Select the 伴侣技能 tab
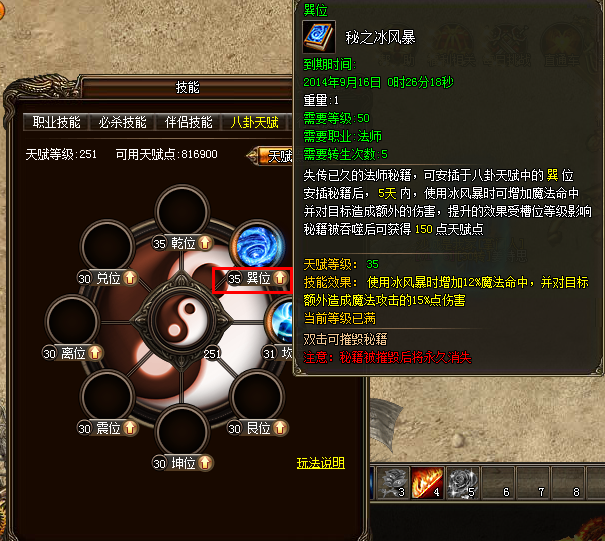The width and height of the screenshot is (605, 541). (x=188, y=123)
